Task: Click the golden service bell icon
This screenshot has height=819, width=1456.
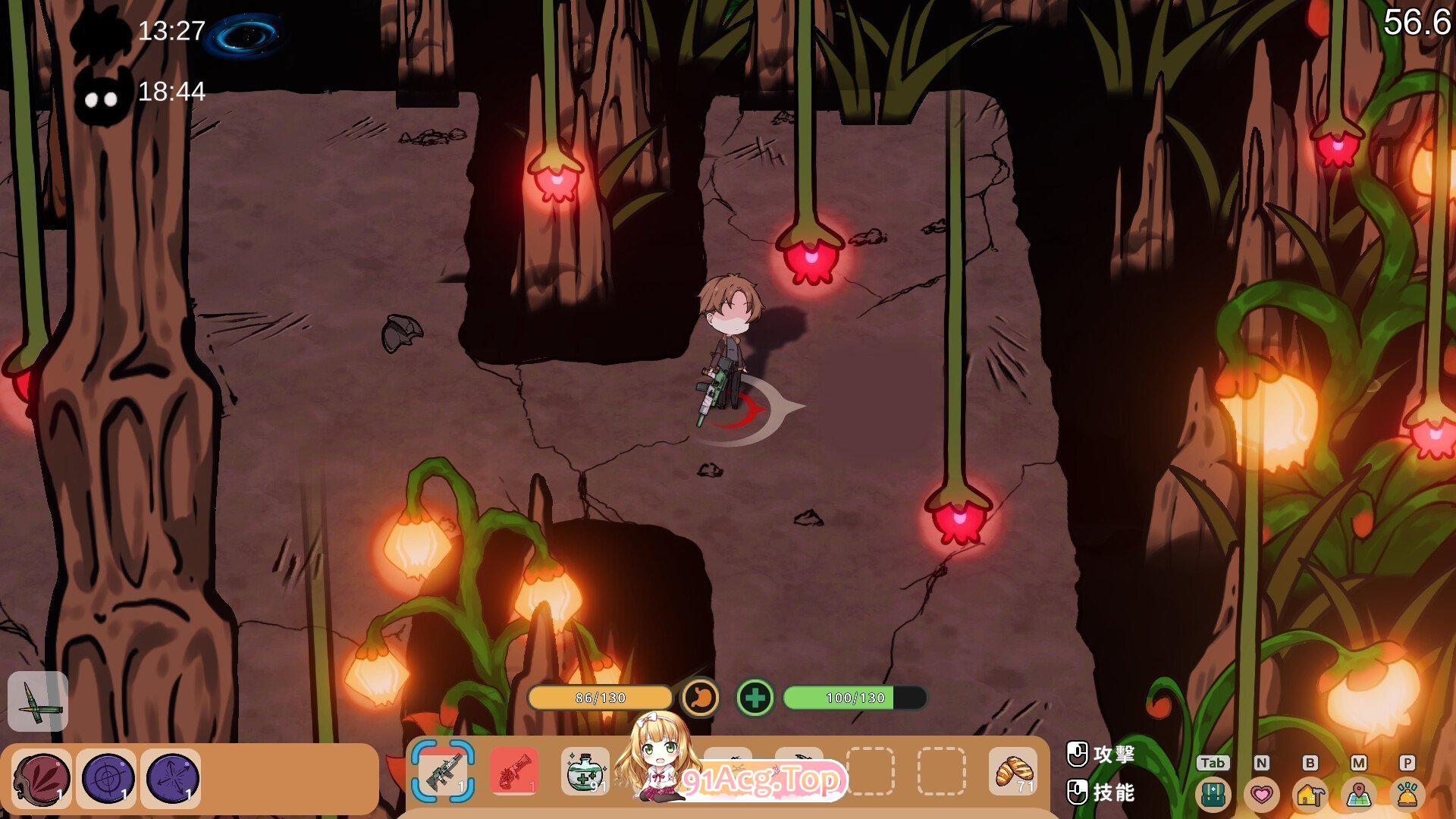Action: [x=1407, y=794]
